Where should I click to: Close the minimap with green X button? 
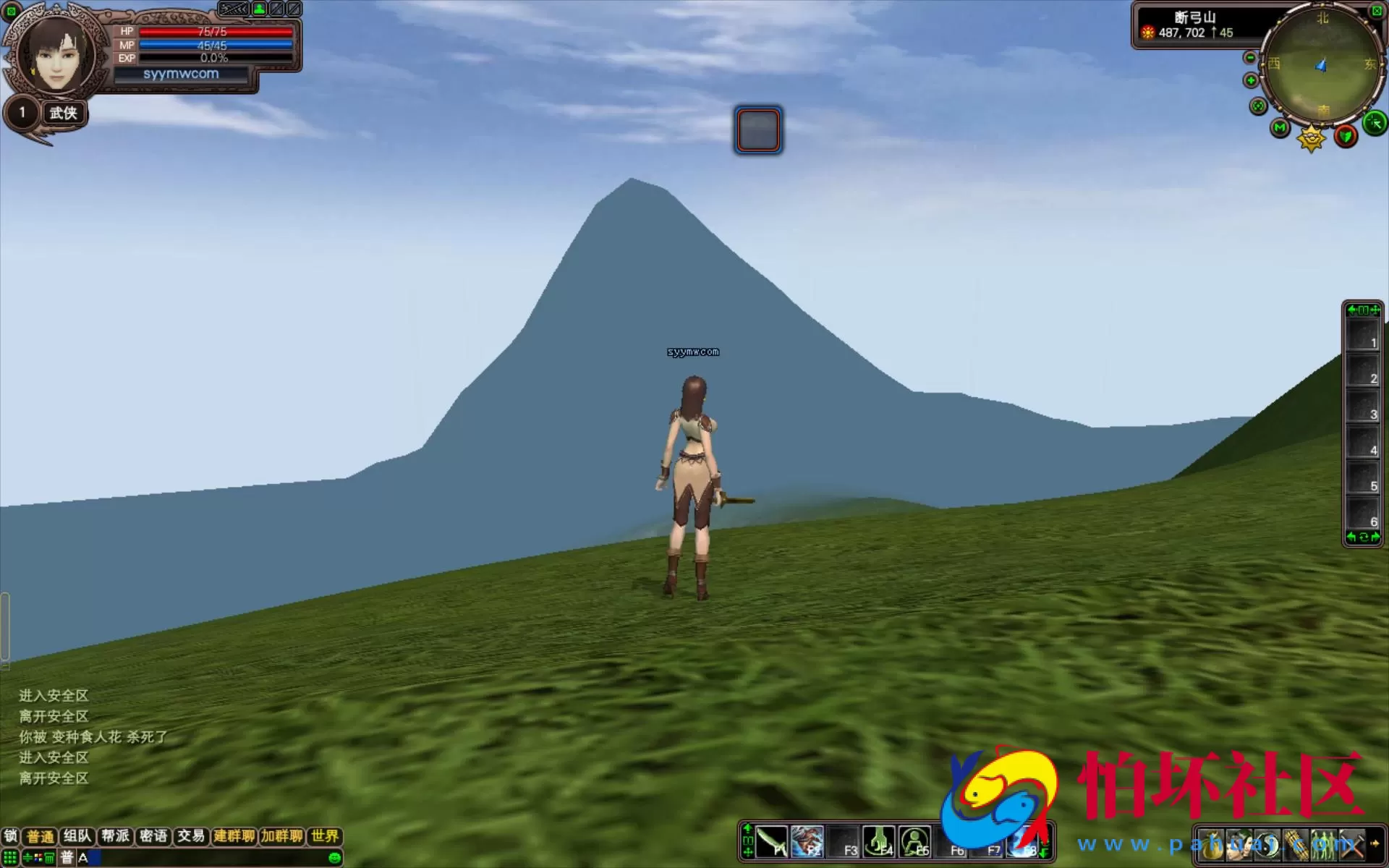pyautogui.click(x=1376, y=11)
